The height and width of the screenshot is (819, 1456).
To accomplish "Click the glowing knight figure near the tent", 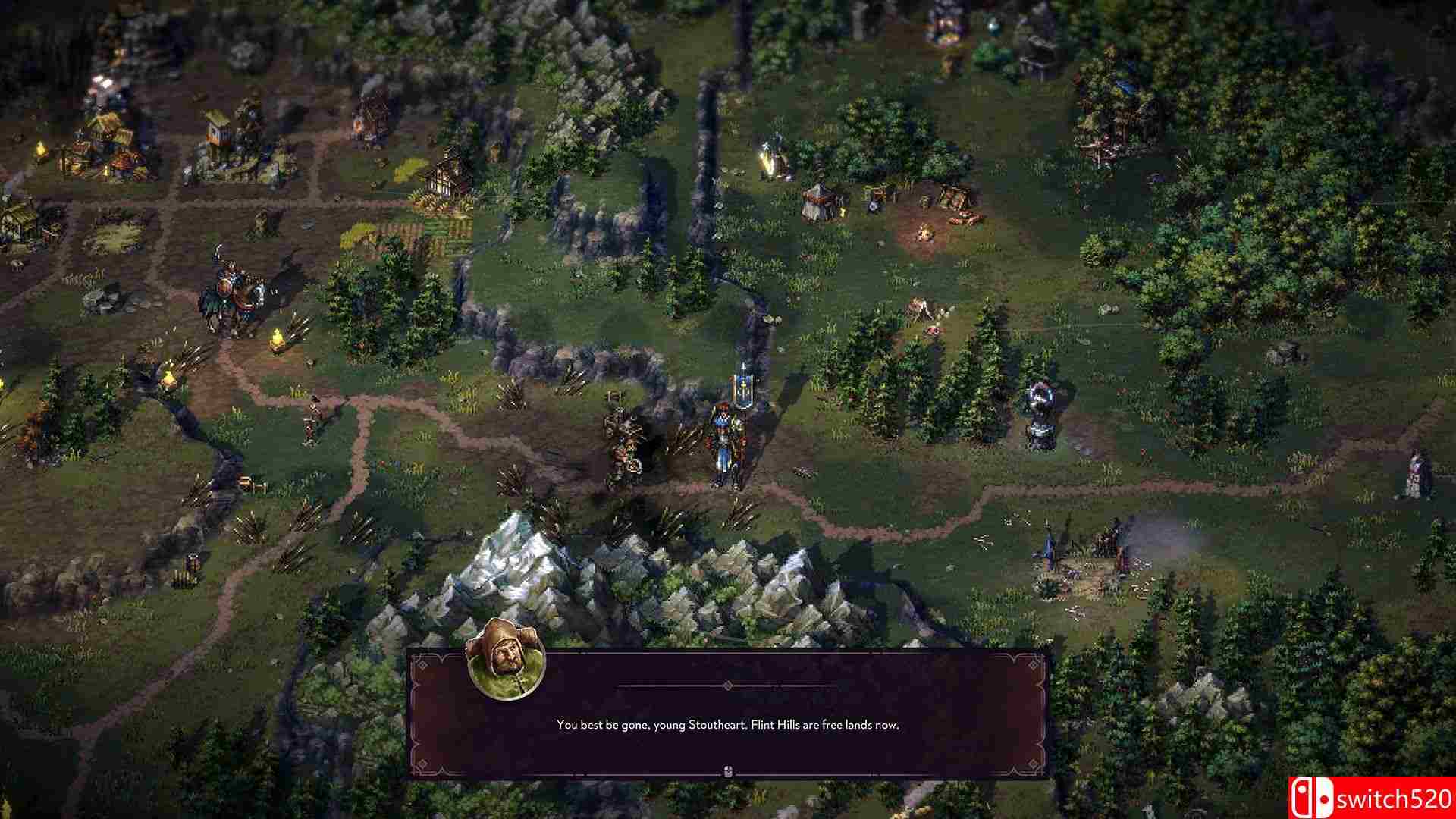I will tap(772, 148).
